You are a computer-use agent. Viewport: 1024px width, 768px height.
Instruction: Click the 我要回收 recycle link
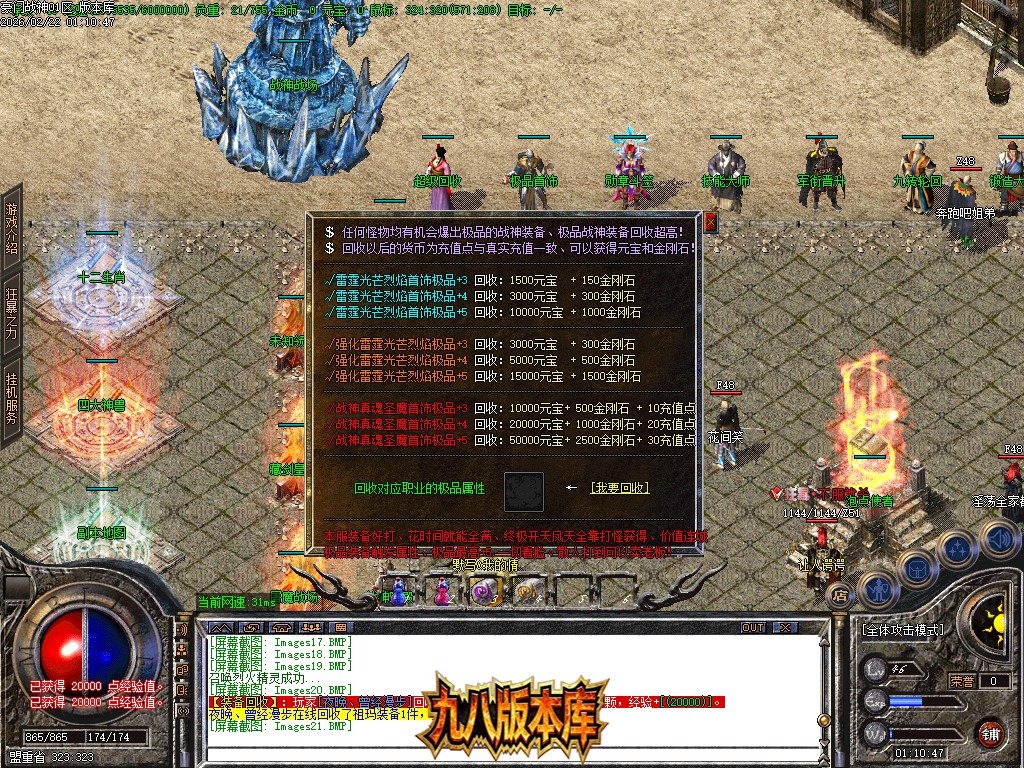click(619, 488)
